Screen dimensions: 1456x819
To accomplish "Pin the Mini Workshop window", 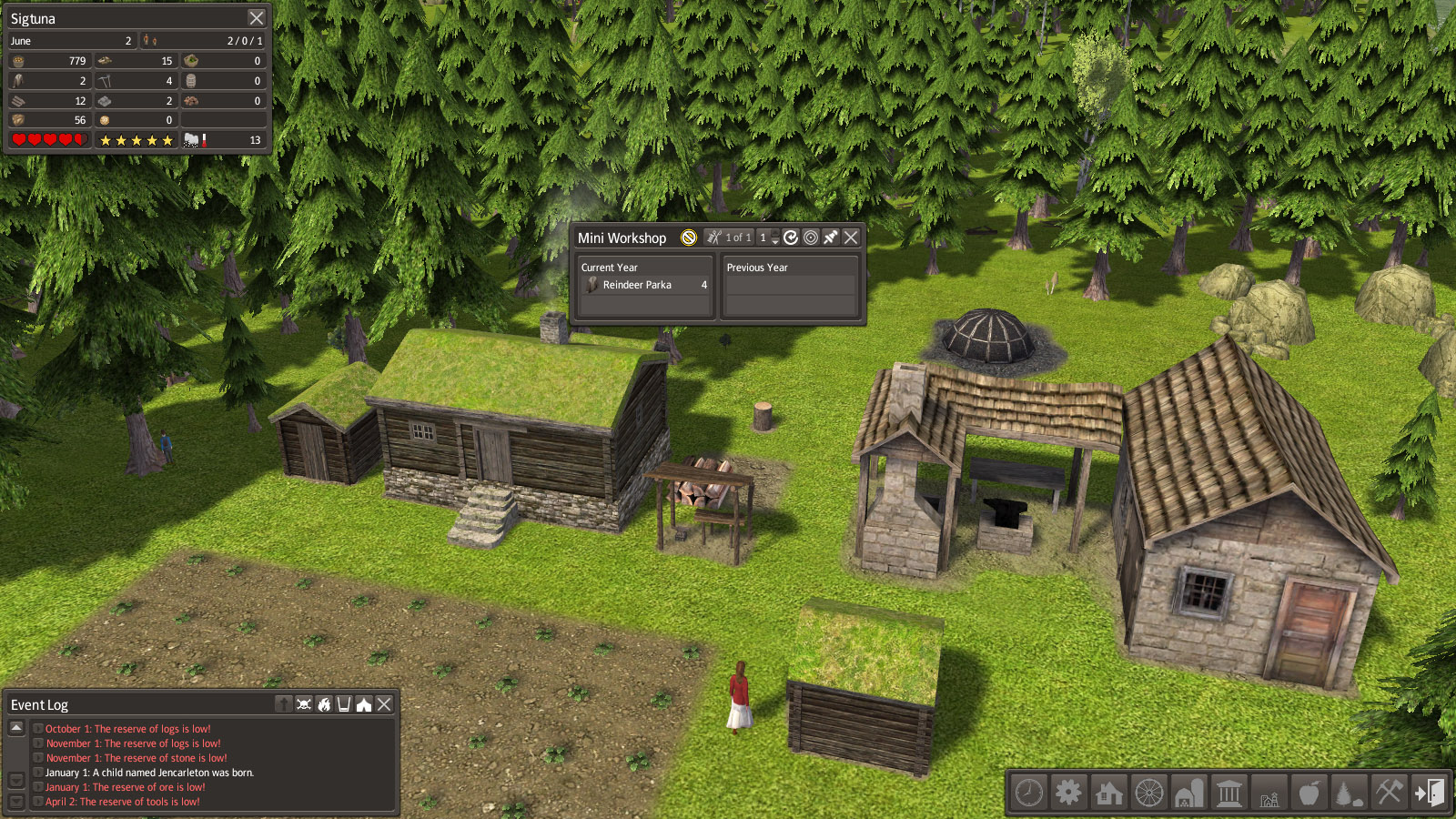I will pos(831,238).
